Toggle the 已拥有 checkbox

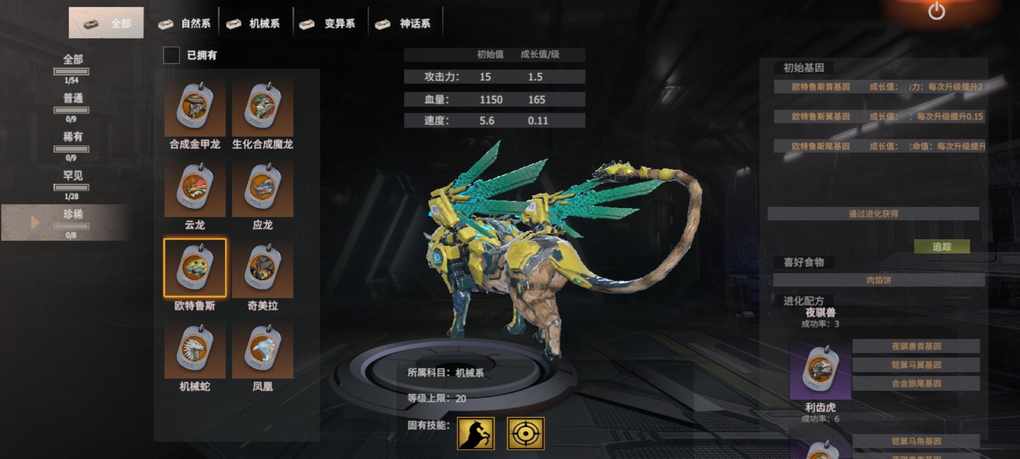pyautogui.click(x=172, y=55)
